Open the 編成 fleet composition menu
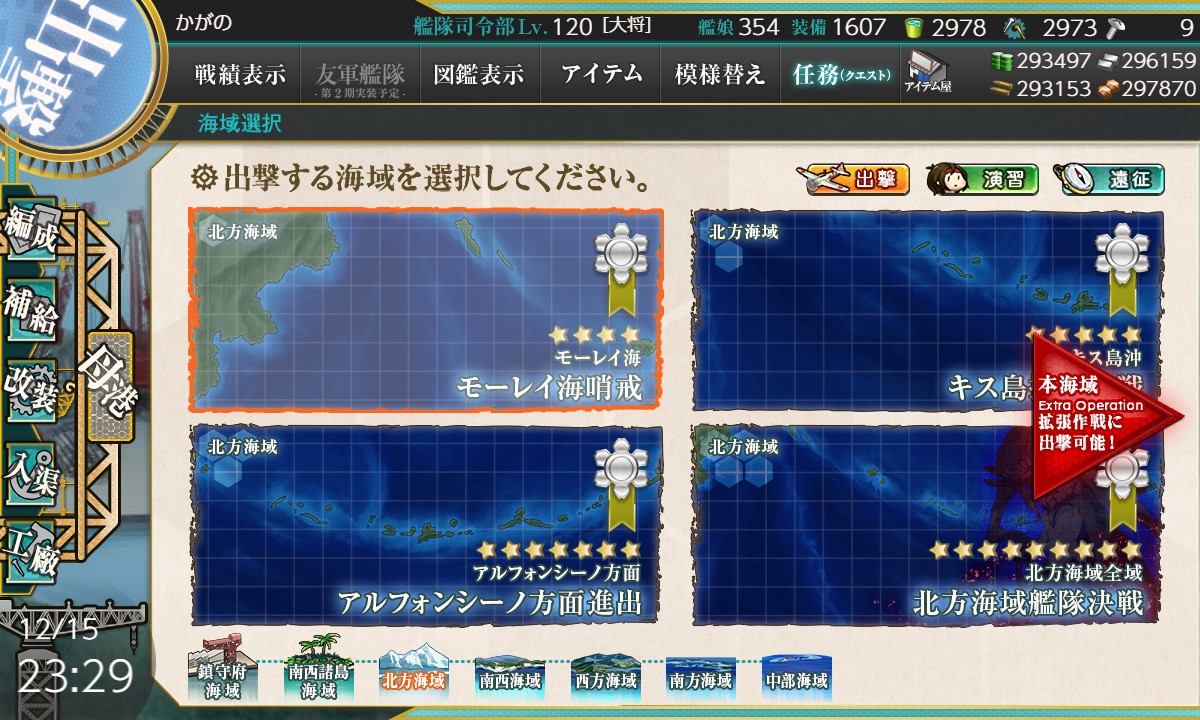This screenshot has height=720, width=1200. pyautogui.click(x=30, y=233)
